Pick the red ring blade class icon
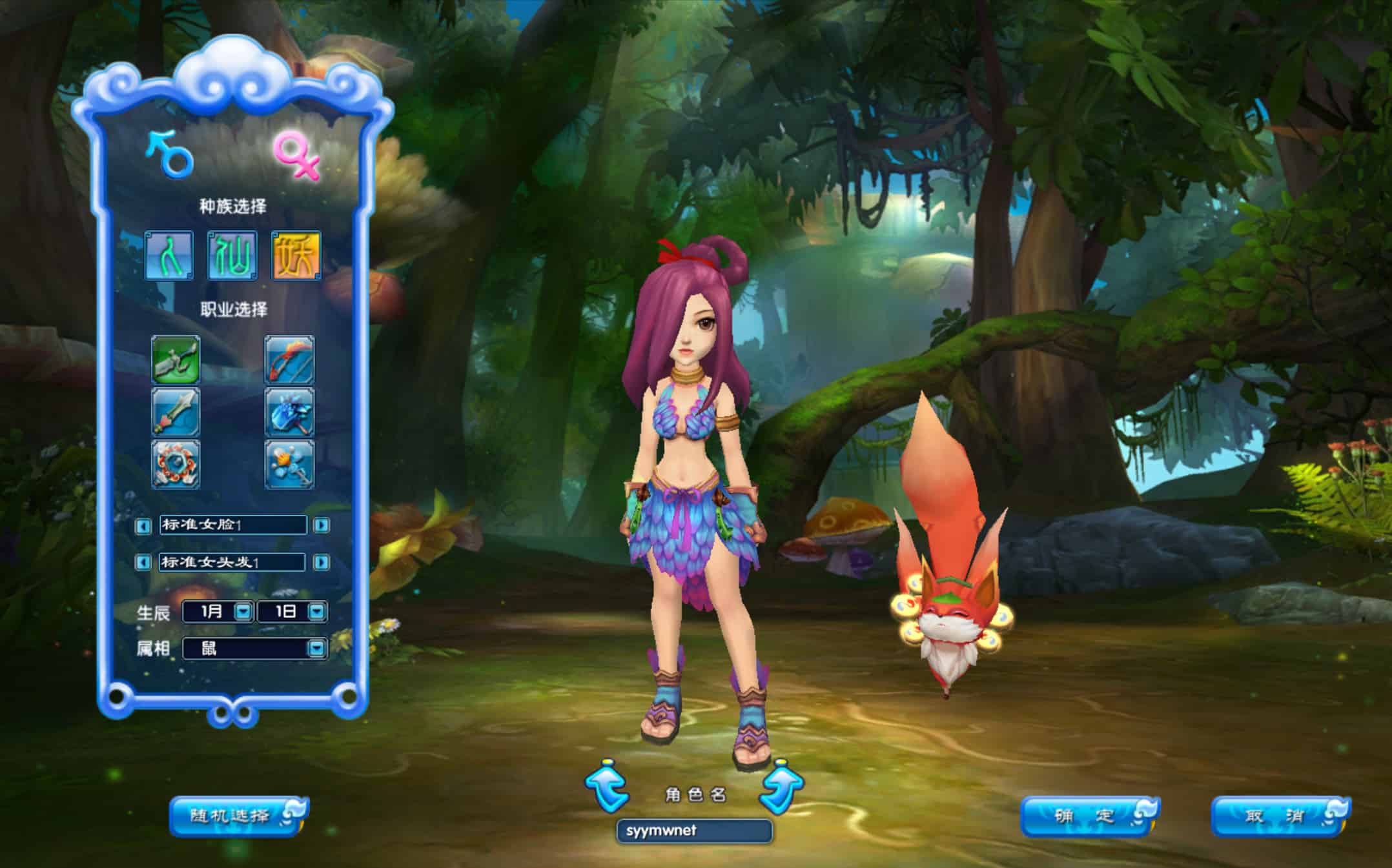The image size is (1392, 868). click(x=176, y=465)
